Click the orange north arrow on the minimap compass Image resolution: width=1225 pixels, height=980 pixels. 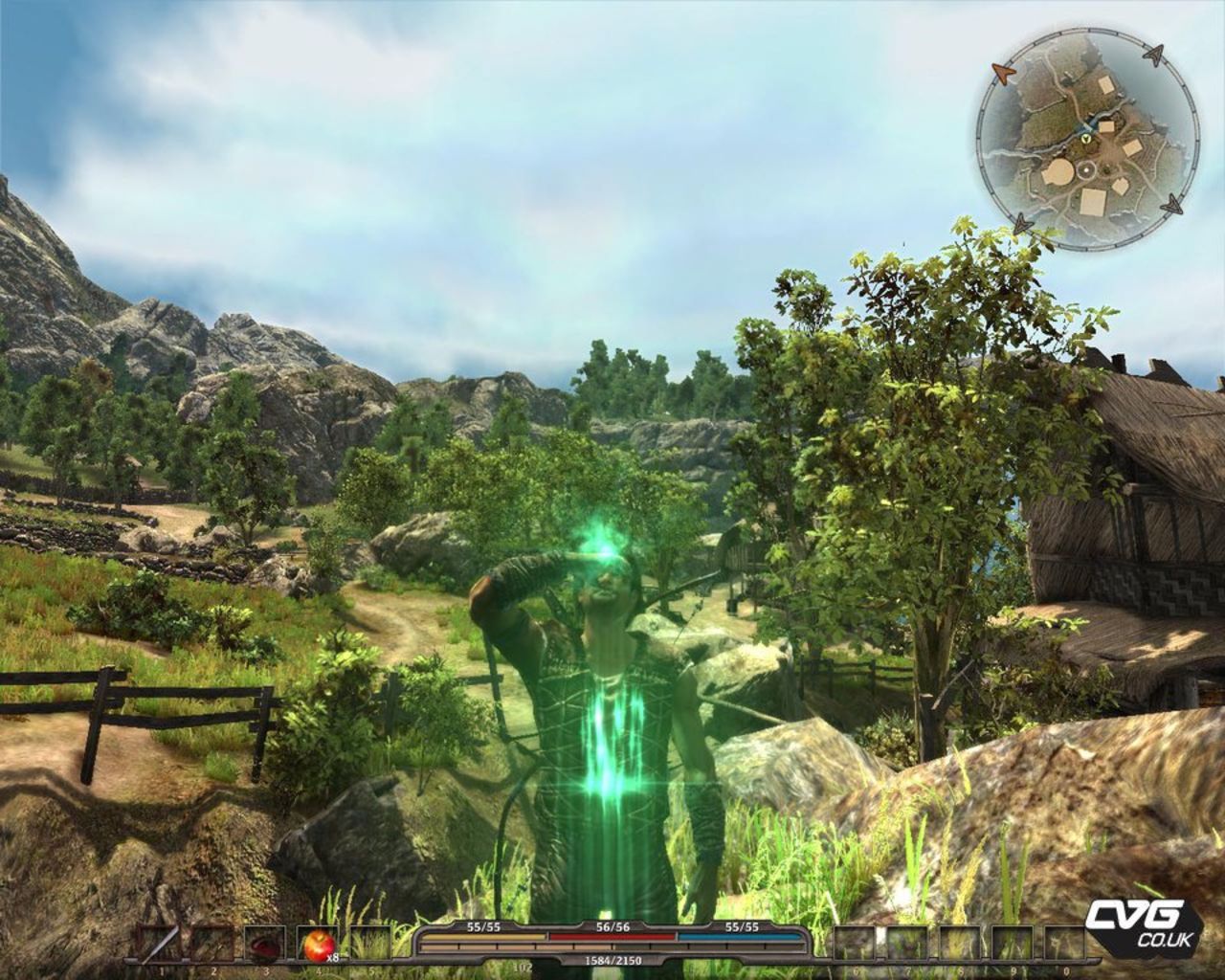coord(1005,72)
